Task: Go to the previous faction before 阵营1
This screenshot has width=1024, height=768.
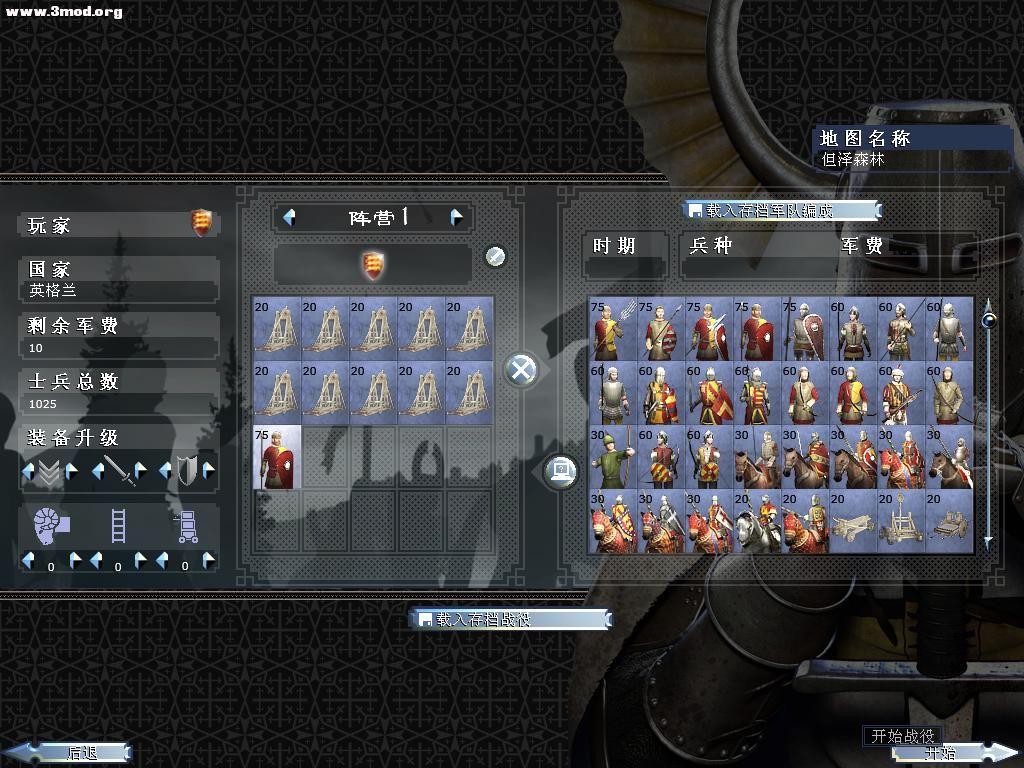Action: (x=289, y=217)
